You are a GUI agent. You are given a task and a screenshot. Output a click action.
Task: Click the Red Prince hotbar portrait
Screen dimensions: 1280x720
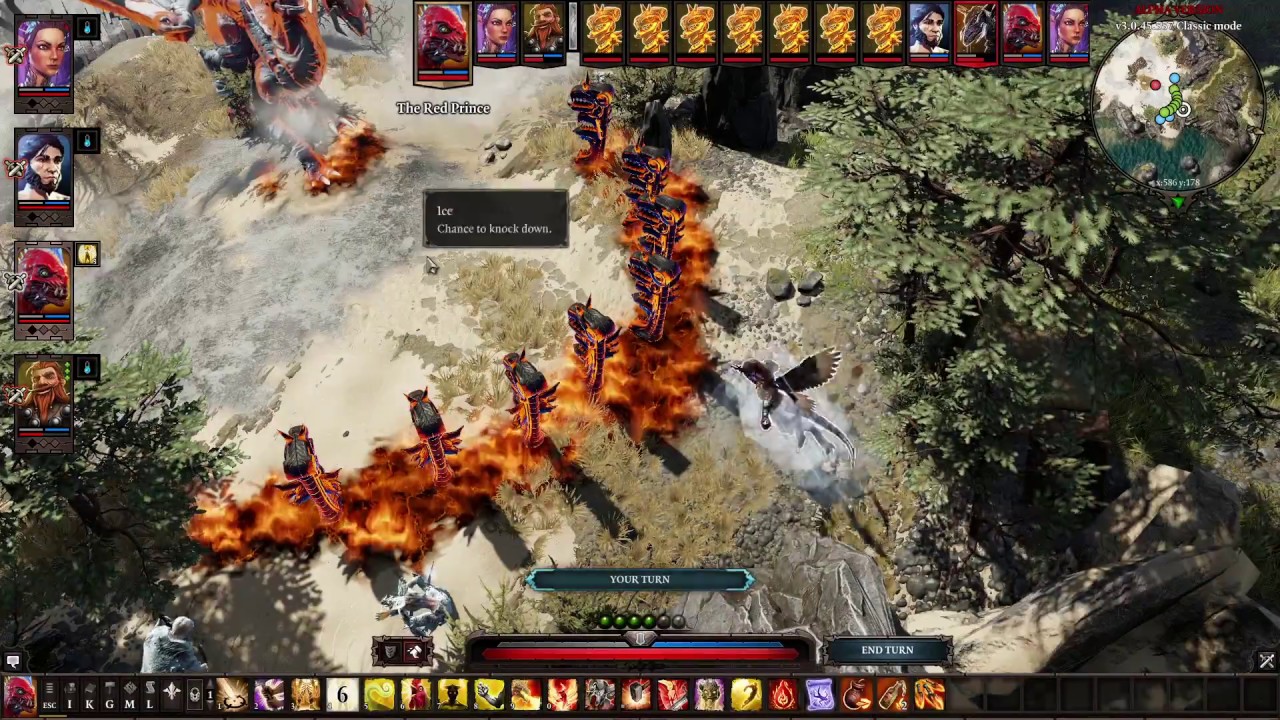tap(19, 695)
